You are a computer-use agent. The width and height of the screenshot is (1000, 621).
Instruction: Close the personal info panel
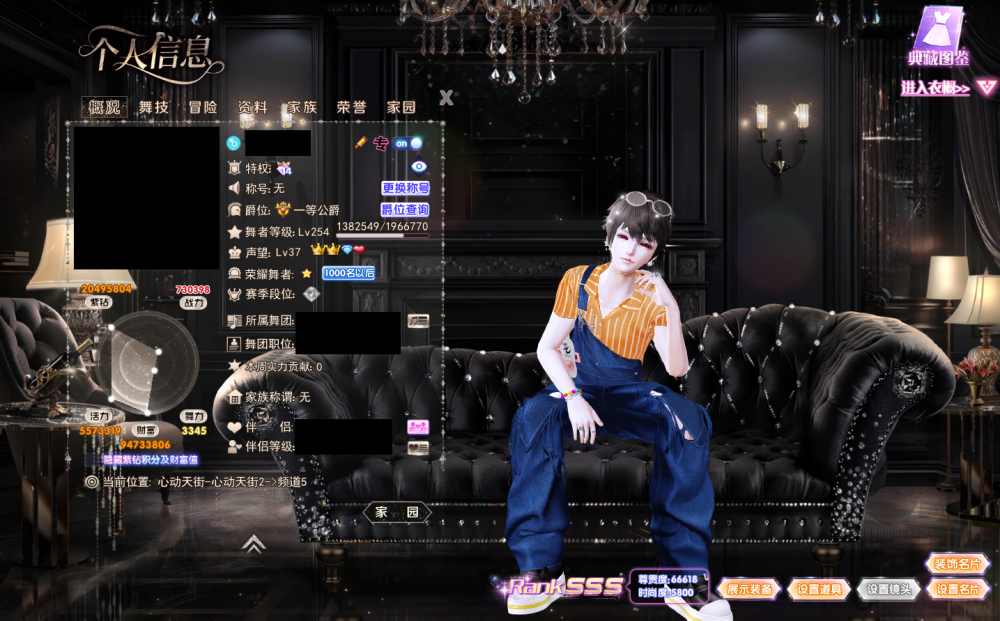coord(446,97)
